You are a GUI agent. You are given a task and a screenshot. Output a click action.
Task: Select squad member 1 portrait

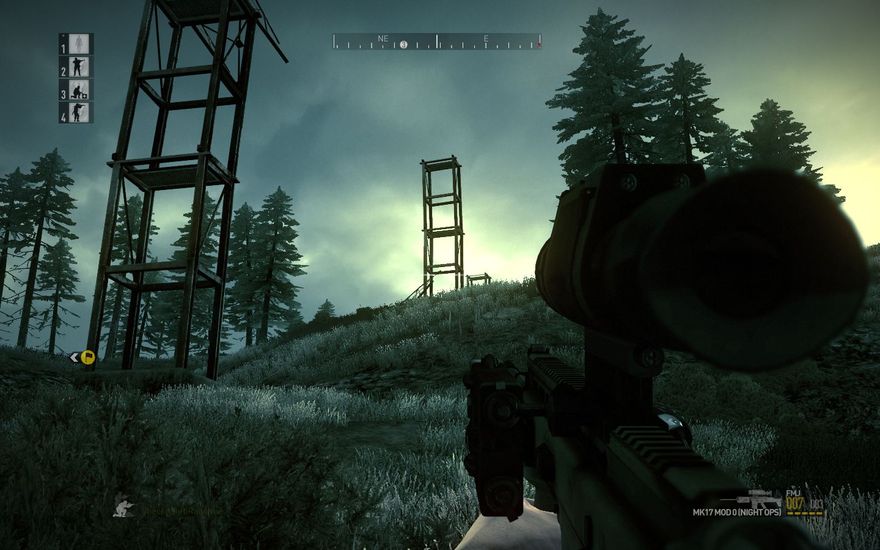pos(80,44)
